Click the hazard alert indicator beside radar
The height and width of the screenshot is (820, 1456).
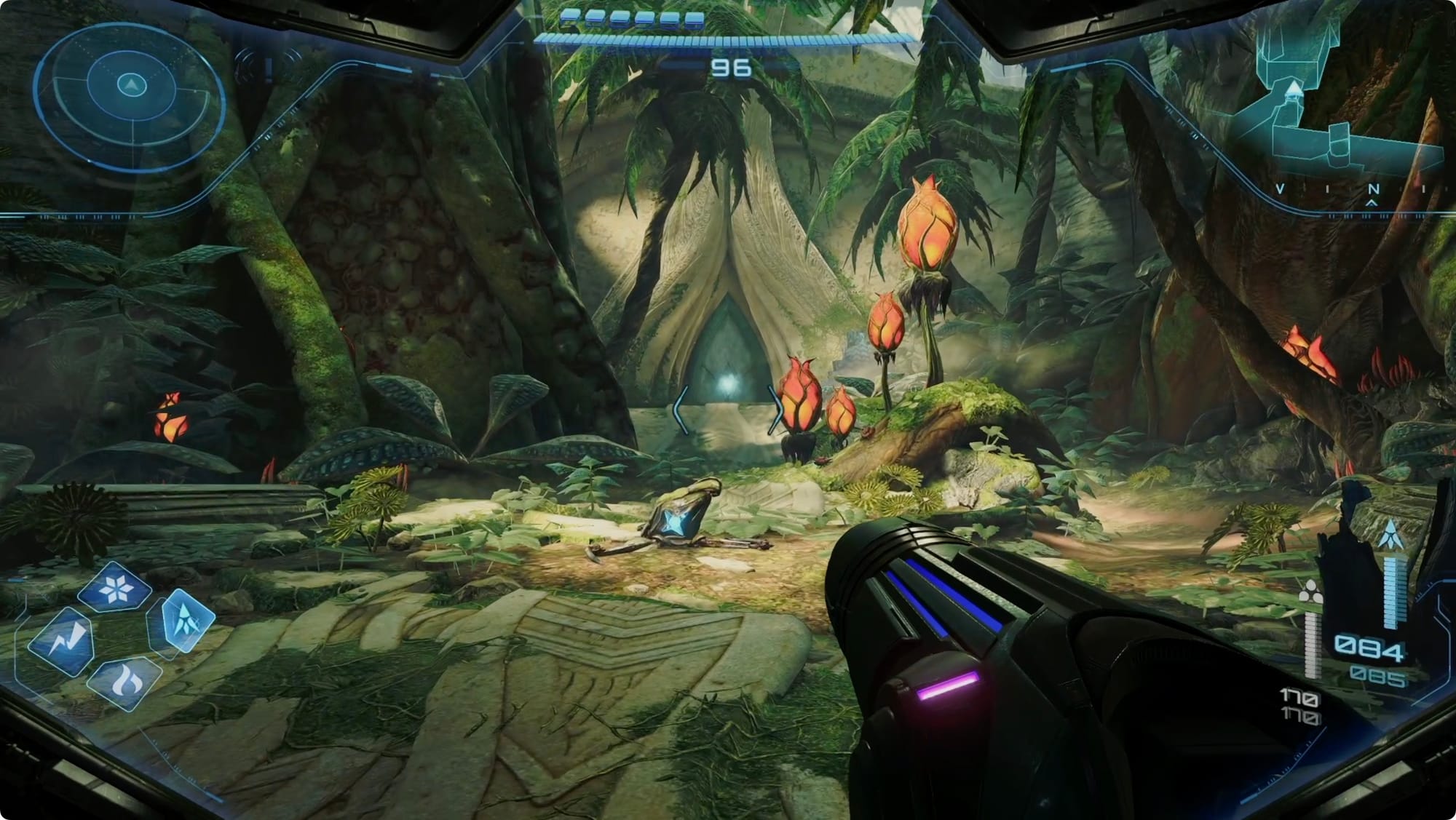pos(268,68)
